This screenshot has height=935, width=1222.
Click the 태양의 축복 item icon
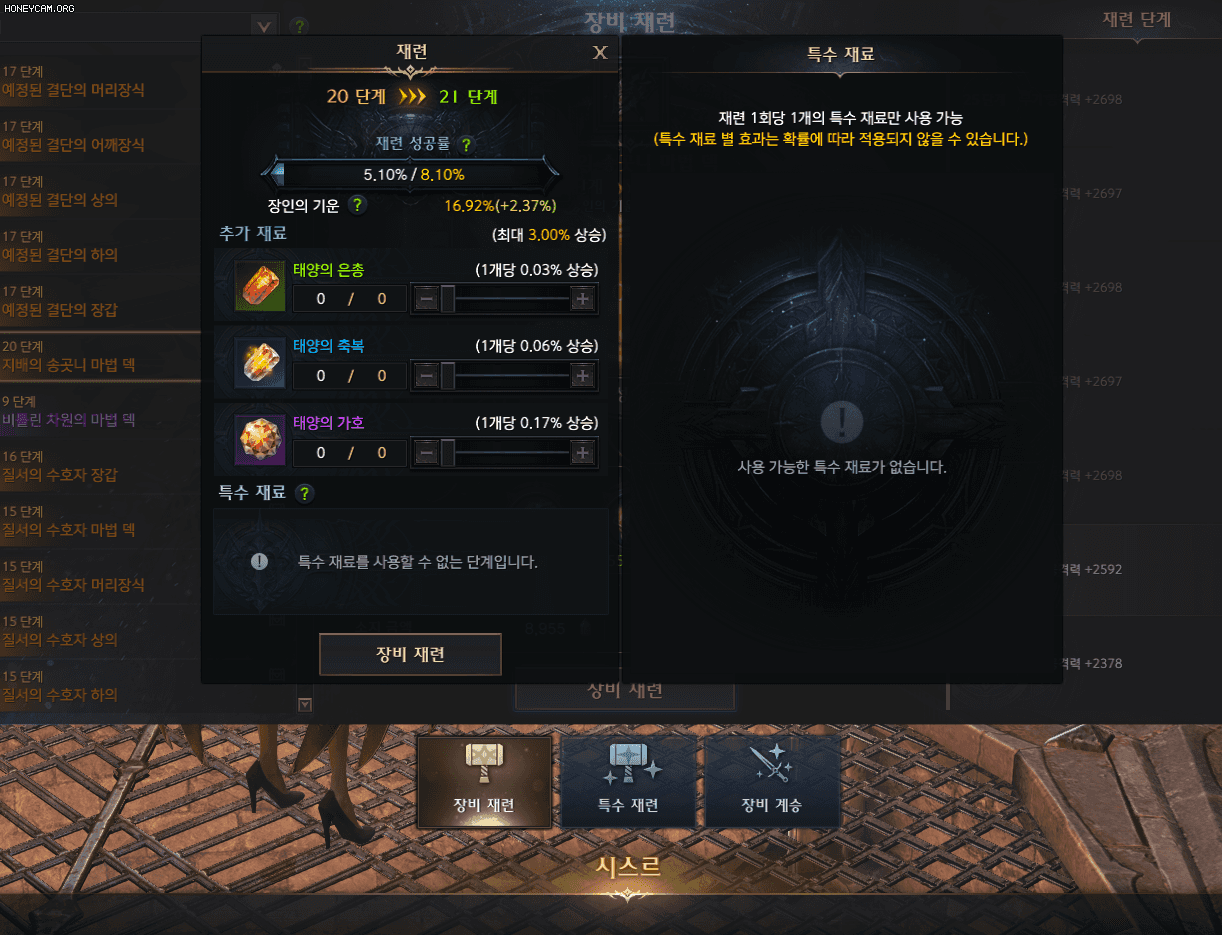click(x=260, y=362)
